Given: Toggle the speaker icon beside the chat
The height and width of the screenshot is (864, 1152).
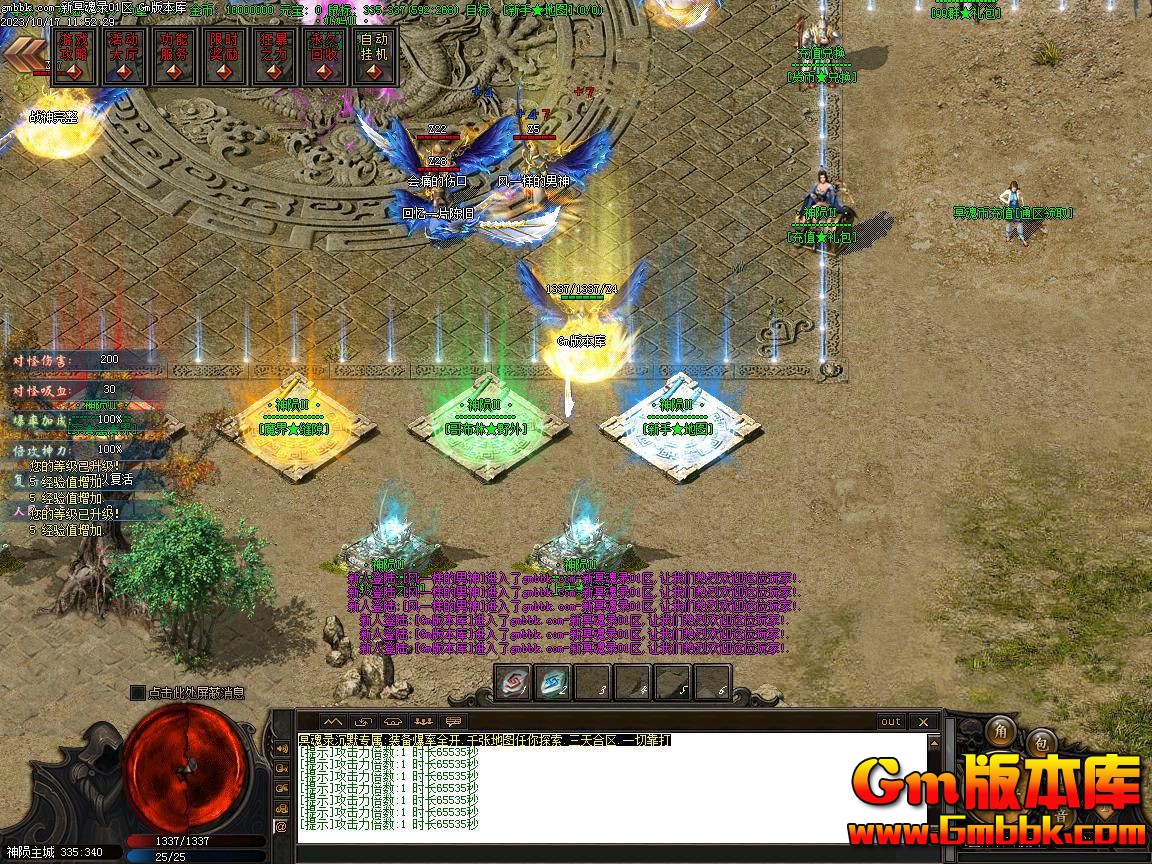Looking at the screenshot, I should coord(281,749).
